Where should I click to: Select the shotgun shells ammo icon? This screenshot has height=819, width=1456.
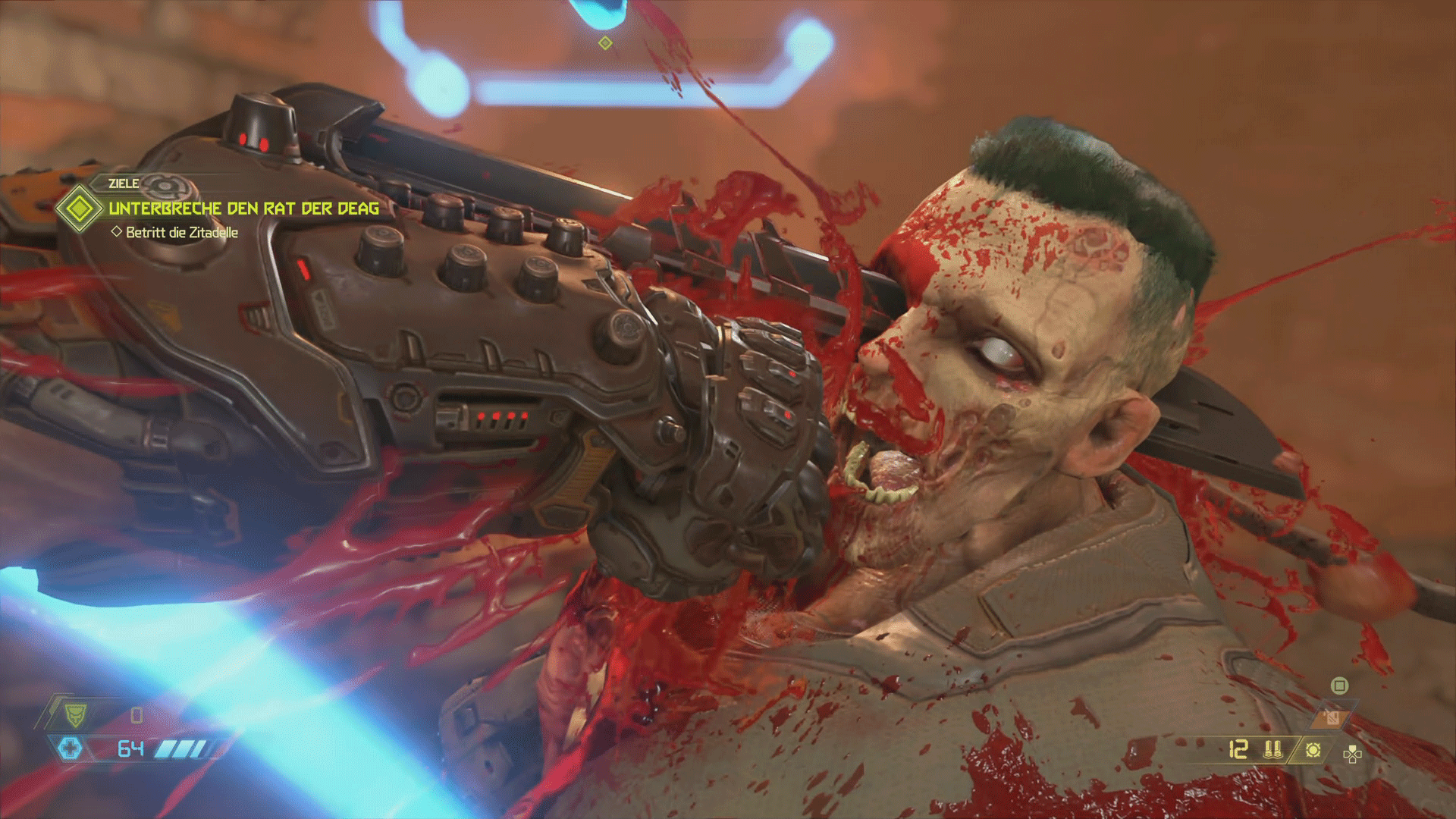[x=1273, y=750]
